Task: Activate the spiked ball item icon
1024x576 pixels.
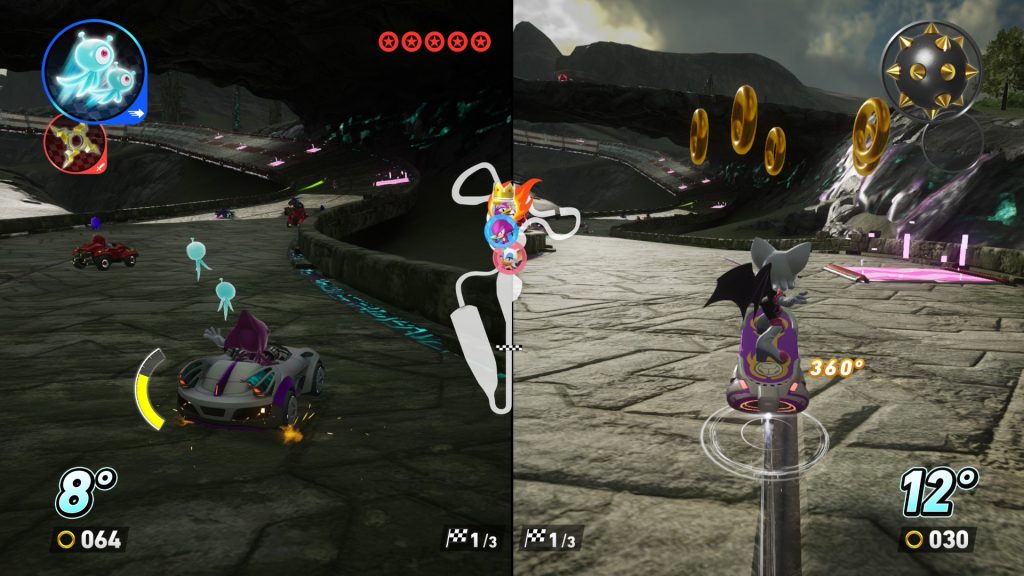Action: (x=930, y=69)
